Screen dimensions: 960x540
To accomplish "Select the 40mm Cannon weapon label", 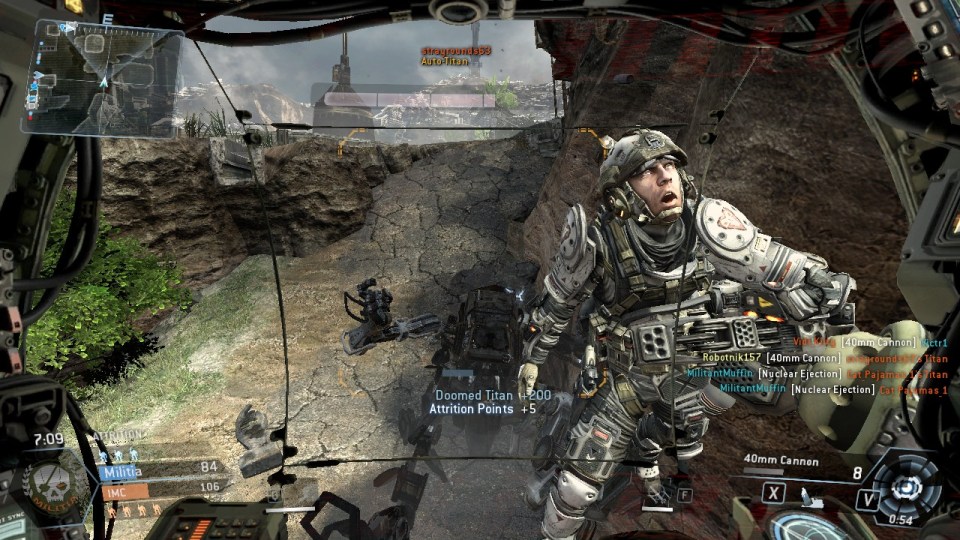I will tap(781, 461).
